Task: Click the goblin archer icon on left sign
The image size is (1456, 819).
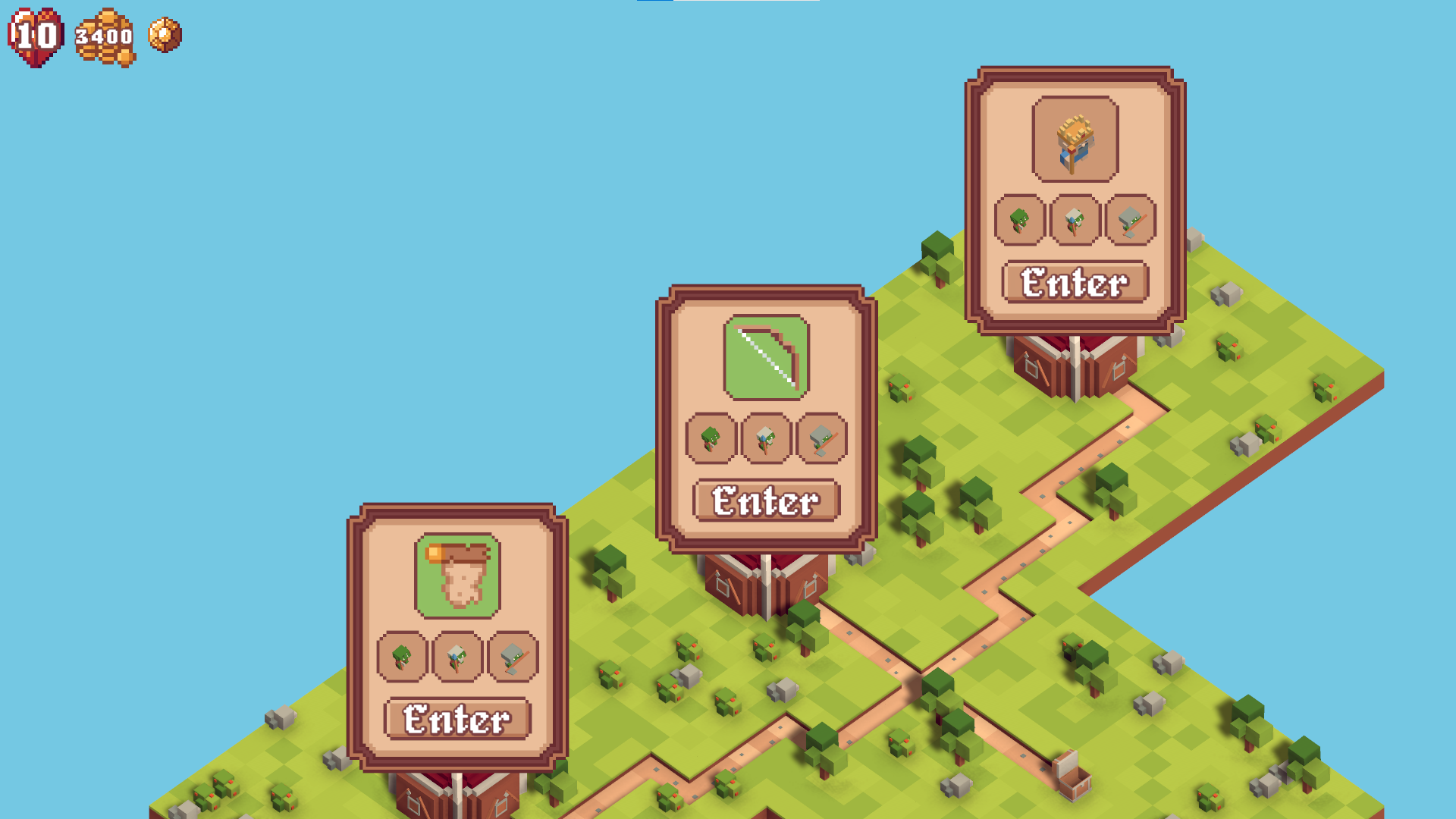Action: (401, 659)
